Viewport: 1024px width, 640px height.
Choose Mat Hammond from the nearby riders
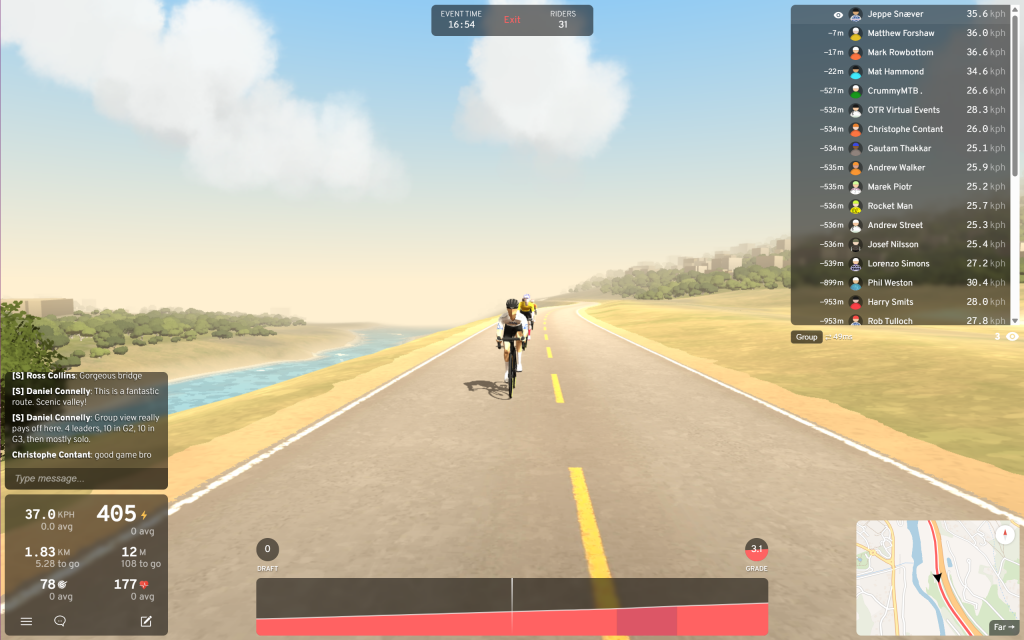pyautogui.click(x=895, y=72)
